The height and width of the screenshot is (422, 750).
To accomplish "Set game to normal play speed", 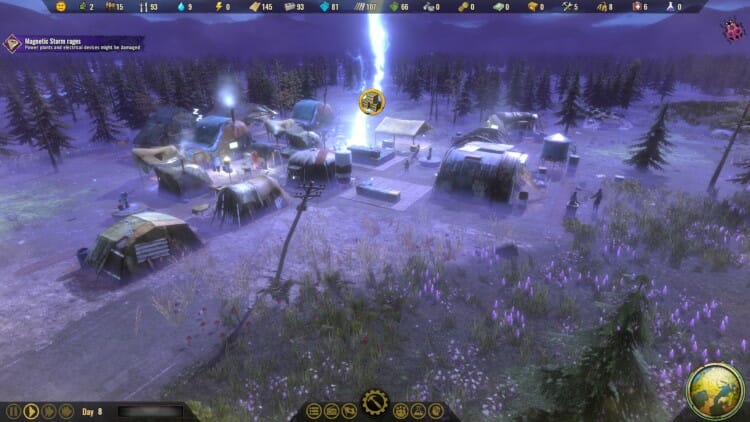I will (31, 411).
